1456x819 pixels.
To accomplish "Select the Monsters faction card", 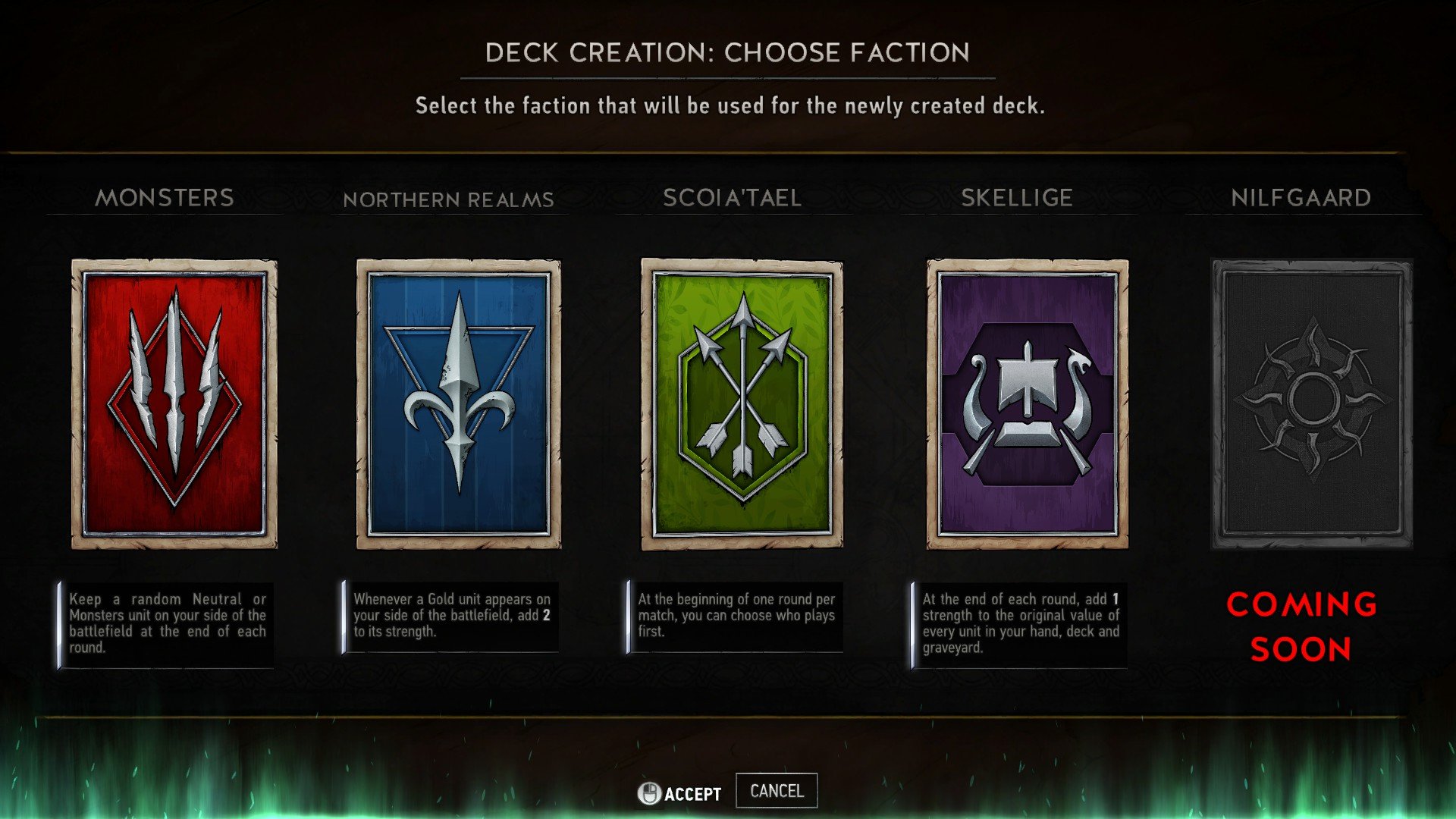I will [174, 403].
